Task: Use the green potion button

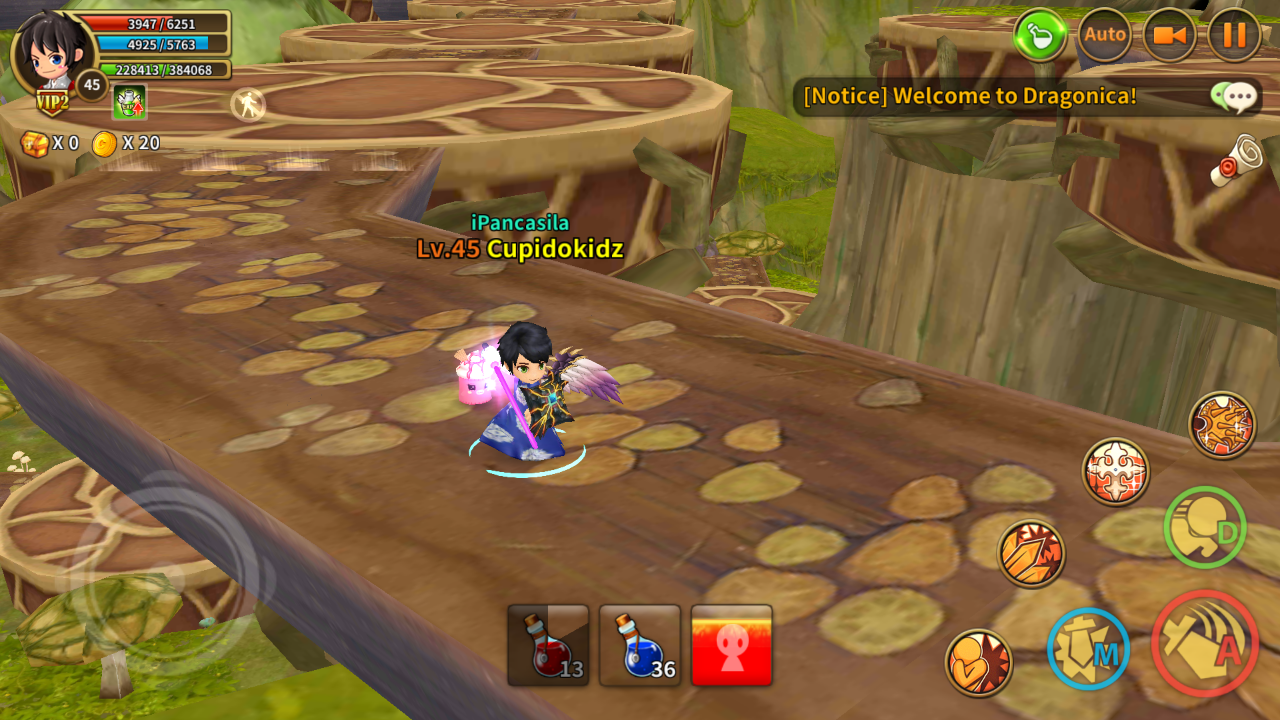Action: pos(1041,35)
